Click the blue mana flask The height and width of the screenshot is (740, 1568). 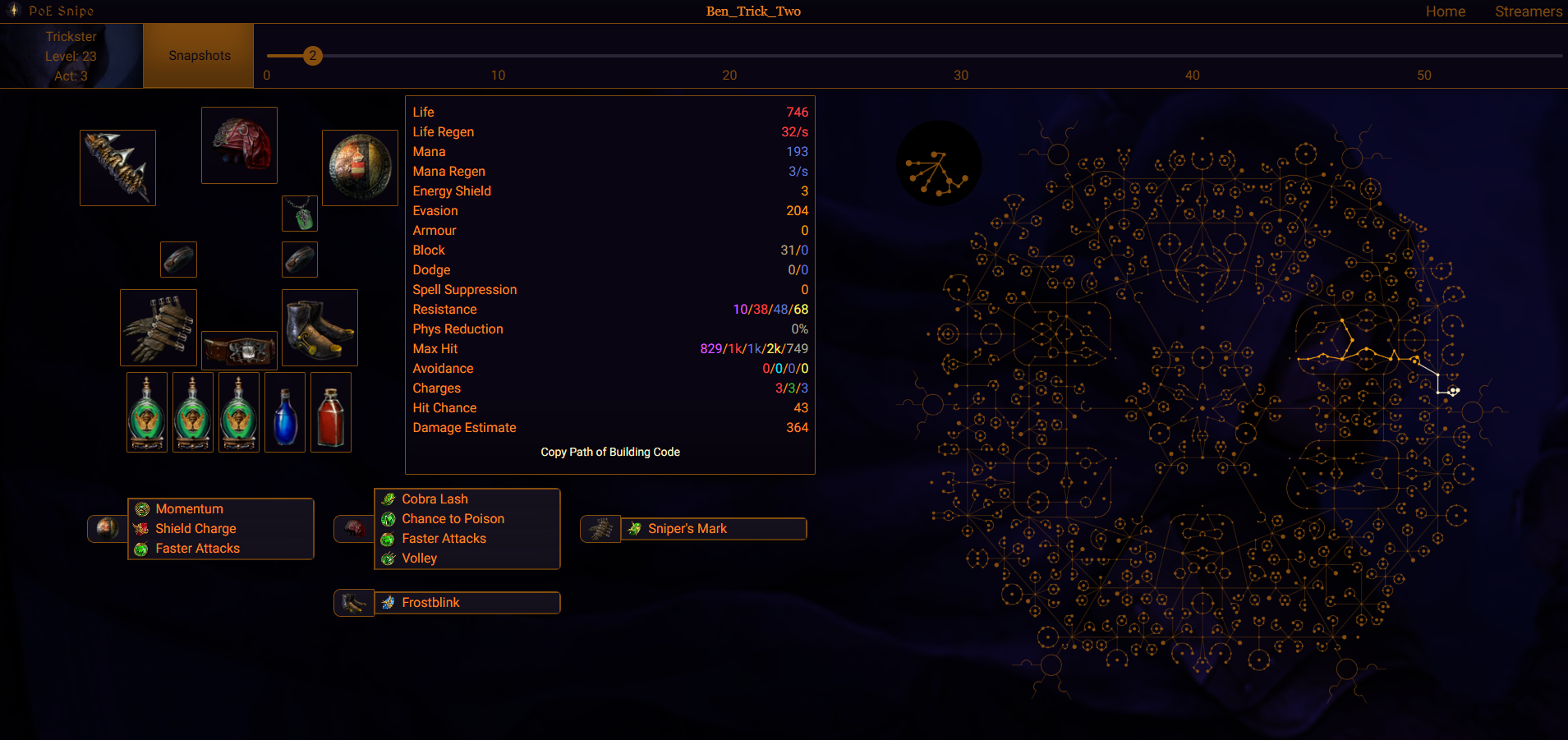(x=285, y=411)
